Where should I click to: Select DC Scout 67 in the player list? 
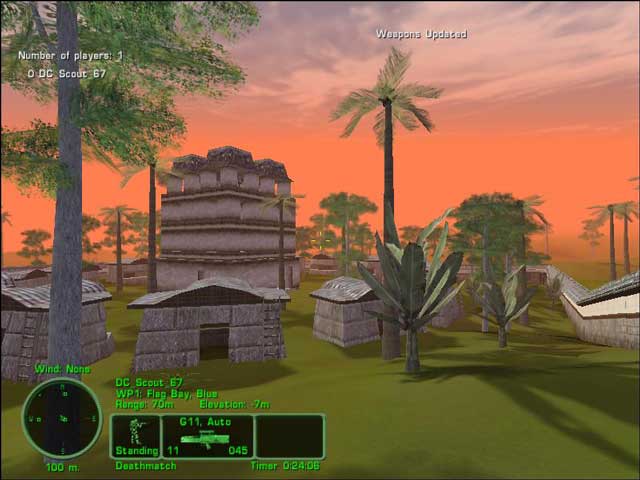(x=66, y=73)
